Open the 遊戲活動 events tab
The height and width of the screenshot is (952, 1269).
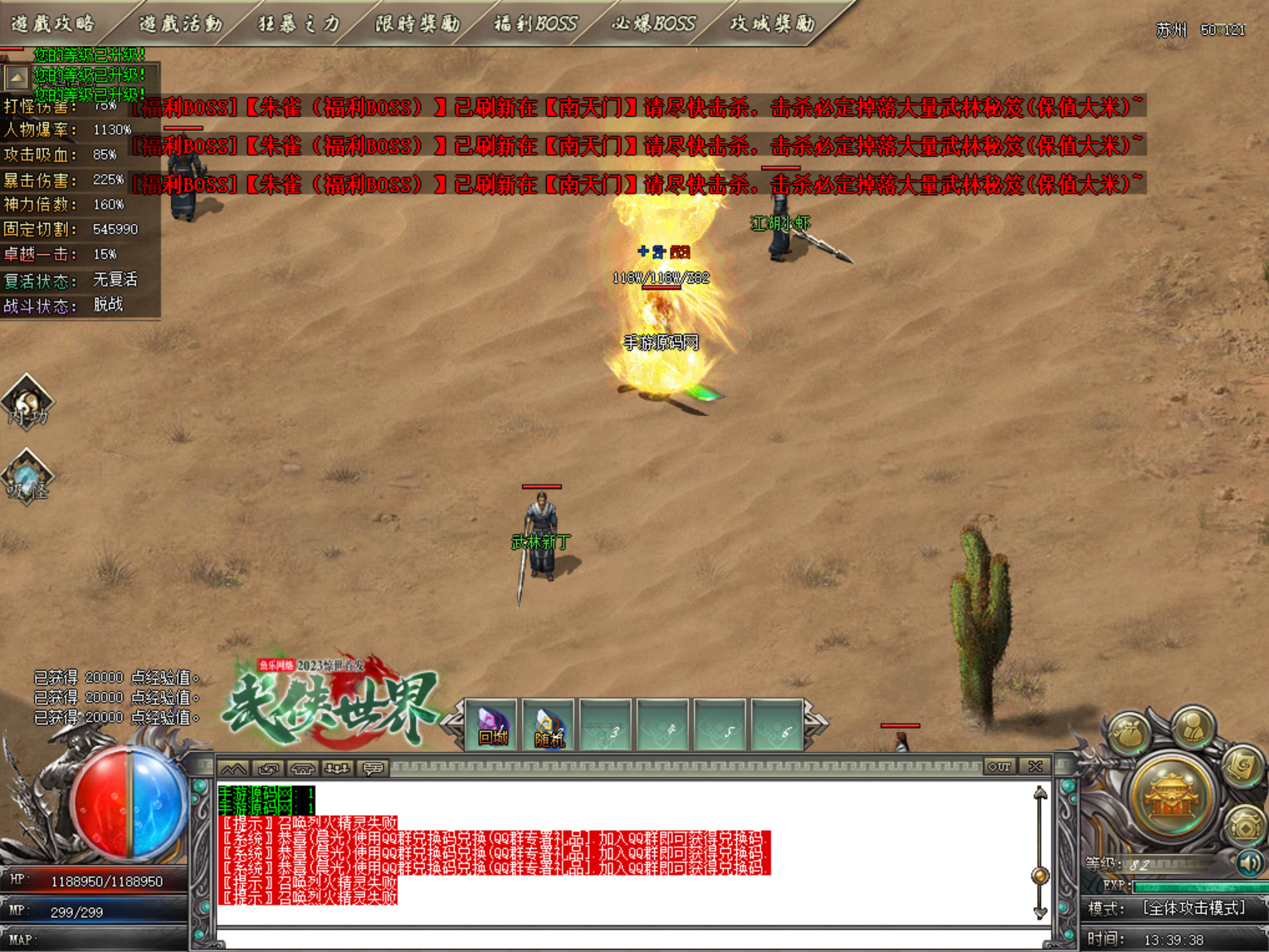tap(180, 23)
